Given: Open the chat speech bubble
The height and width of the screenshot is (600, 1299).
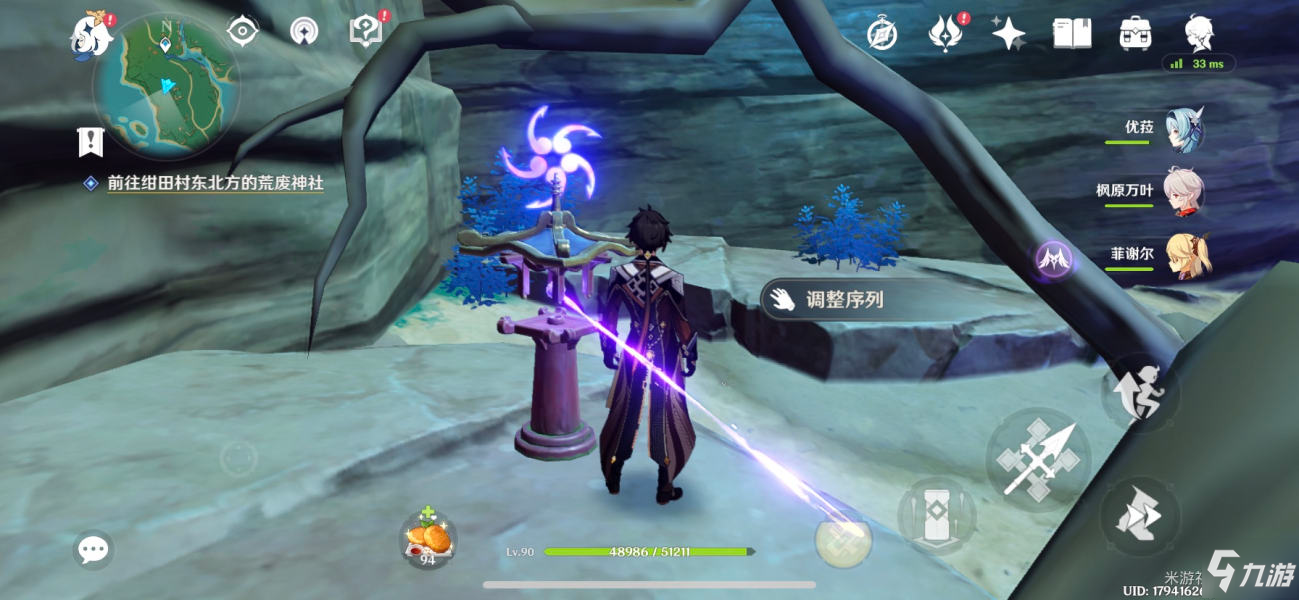Looking at the screenshot, I should pyautogui.click(x=94, y=549).
